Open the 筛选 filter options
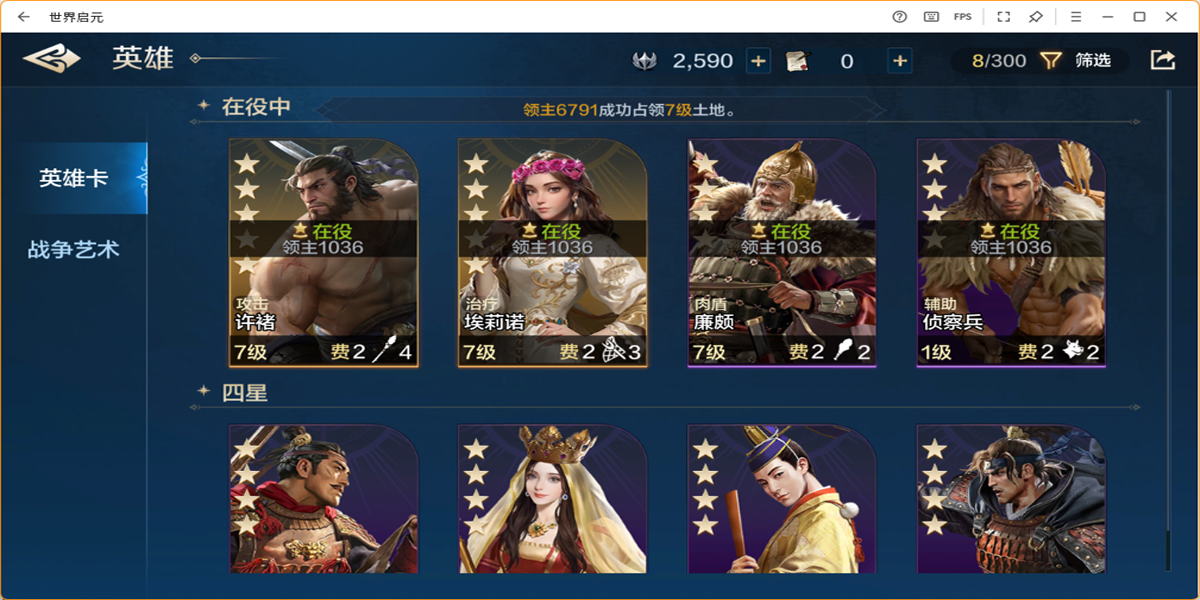Screen dimensions: 1200x600 point(1078,61)
